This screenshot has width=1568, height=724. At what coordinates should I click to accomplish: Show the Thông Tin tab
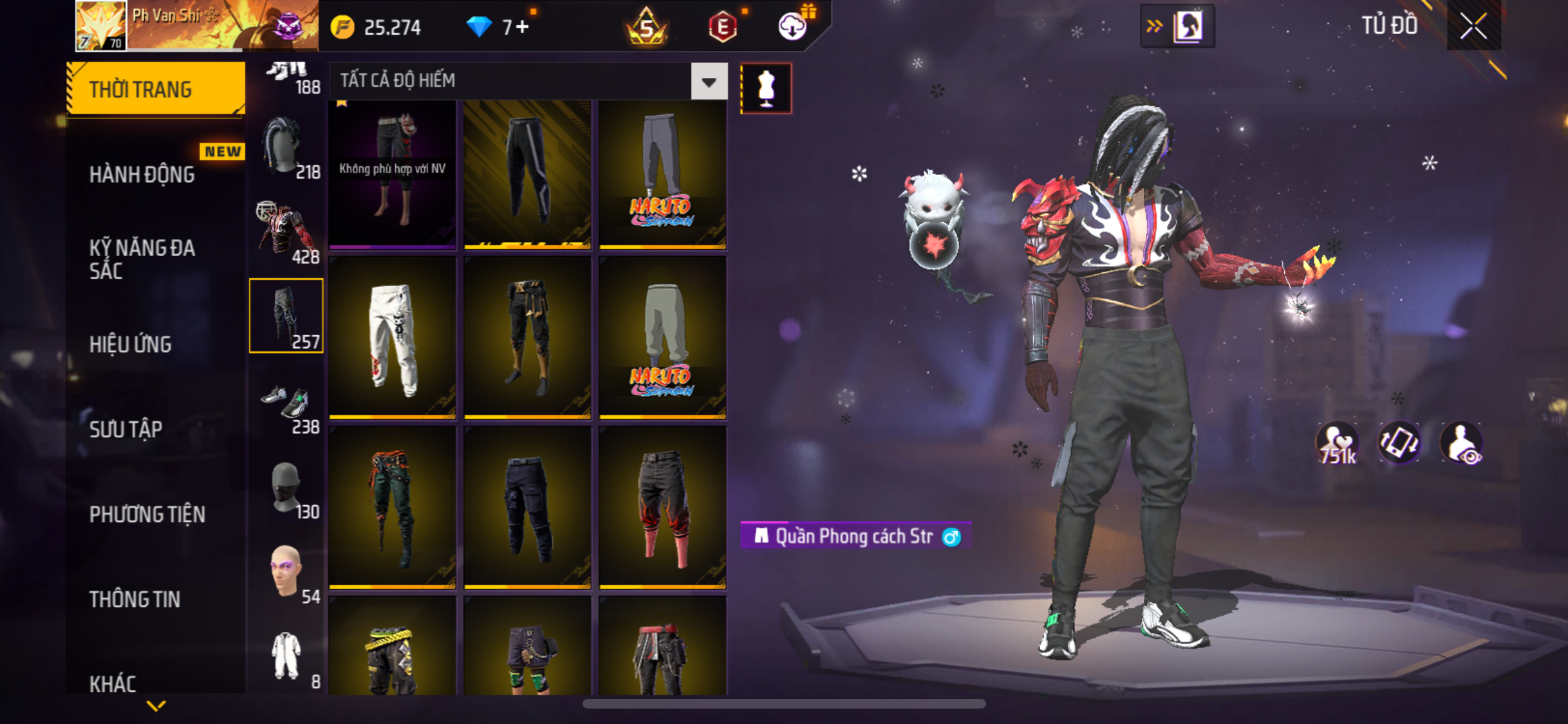point(135,599)
